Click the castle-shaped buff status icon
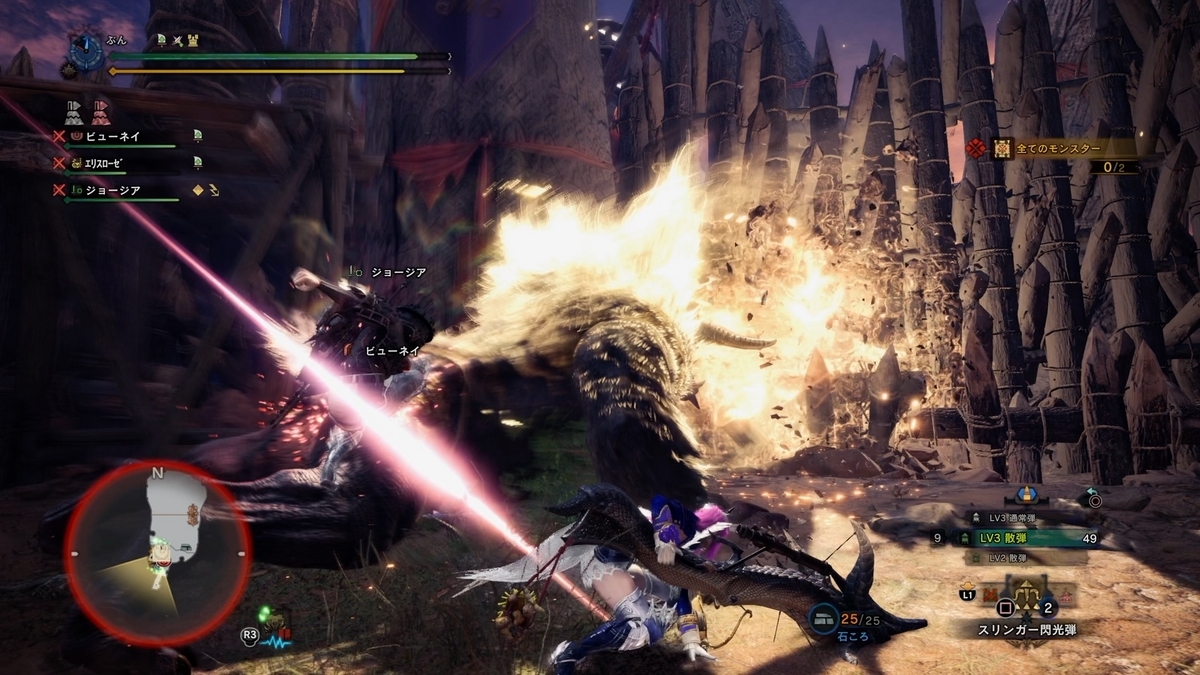 coord(195,39)
